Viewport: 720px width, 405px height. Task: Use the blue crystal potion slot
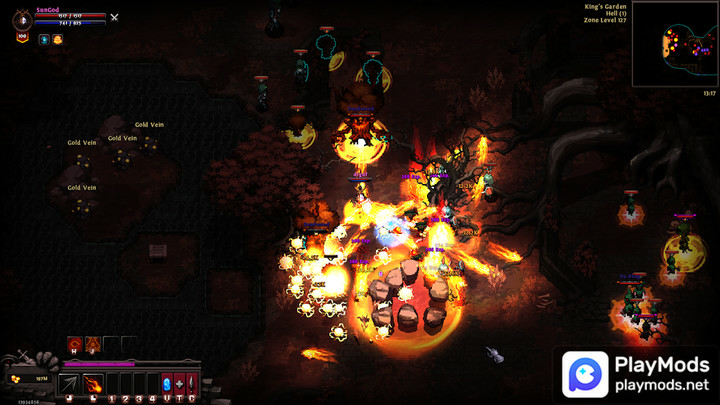[x=167, y=383]
